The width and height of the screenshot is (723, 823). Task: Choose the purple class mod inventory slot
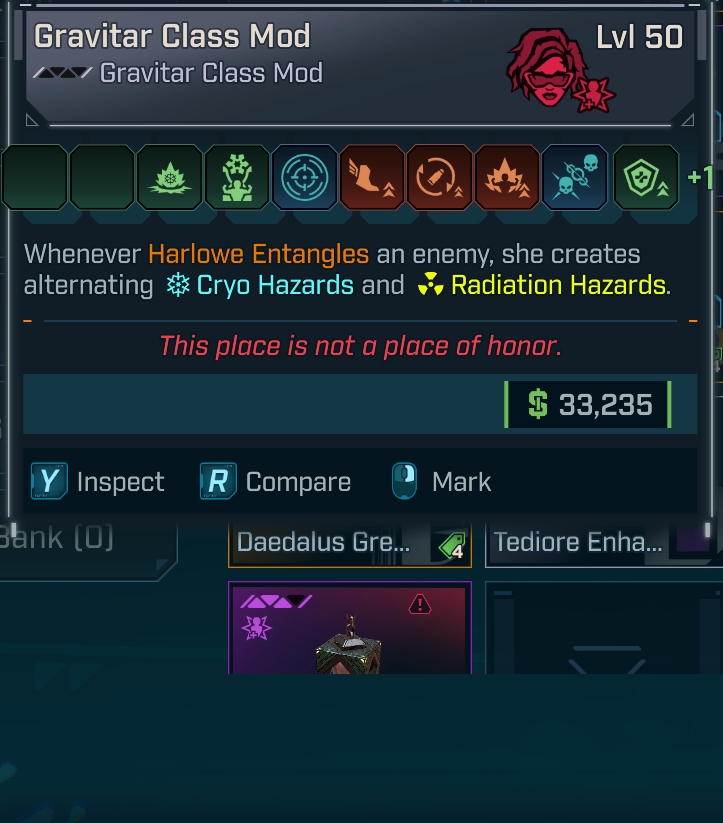coord(350,628)
